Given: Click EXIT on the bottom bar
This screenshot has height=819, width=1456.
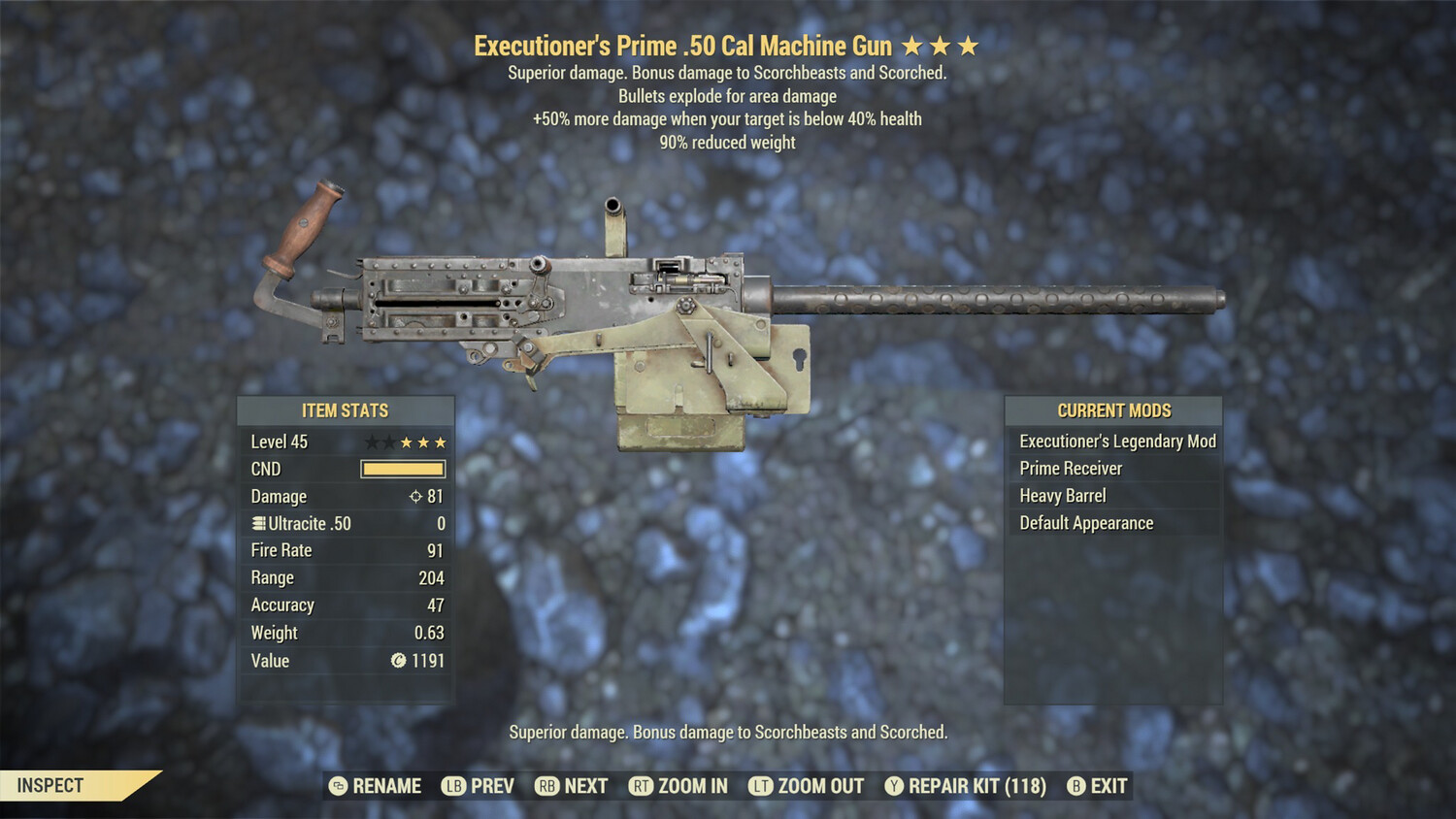Looking at the screenshot, I should coord(1107,786).
